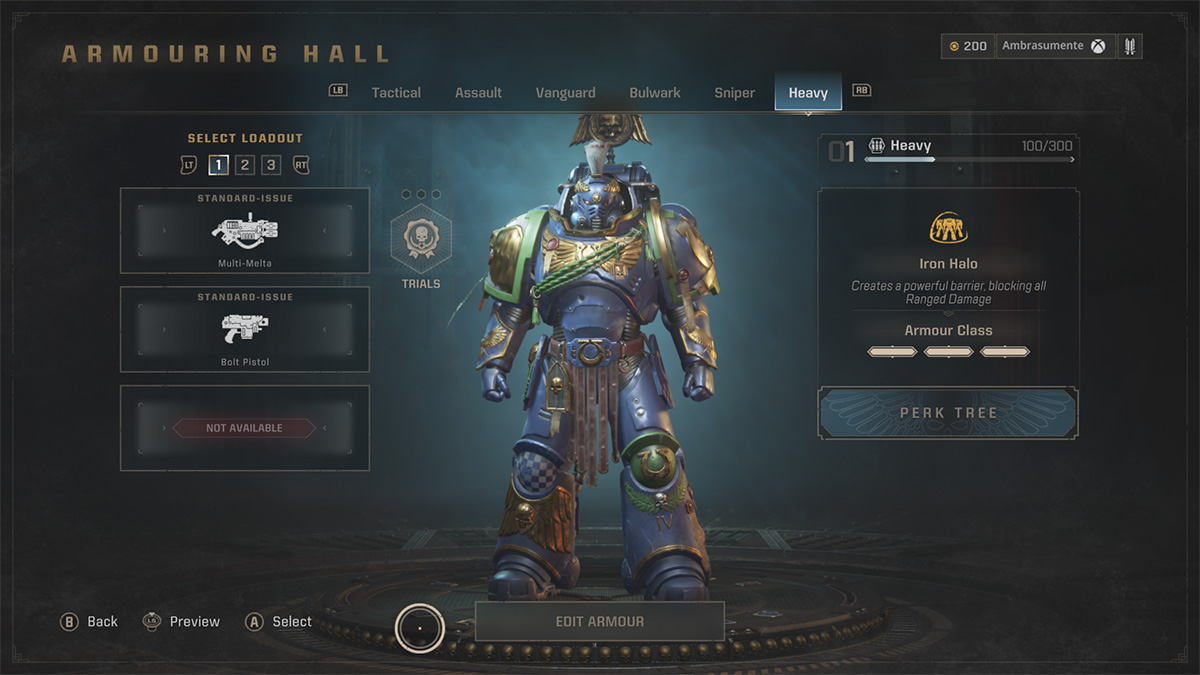Click the Edit Armour button

point(599,621)
